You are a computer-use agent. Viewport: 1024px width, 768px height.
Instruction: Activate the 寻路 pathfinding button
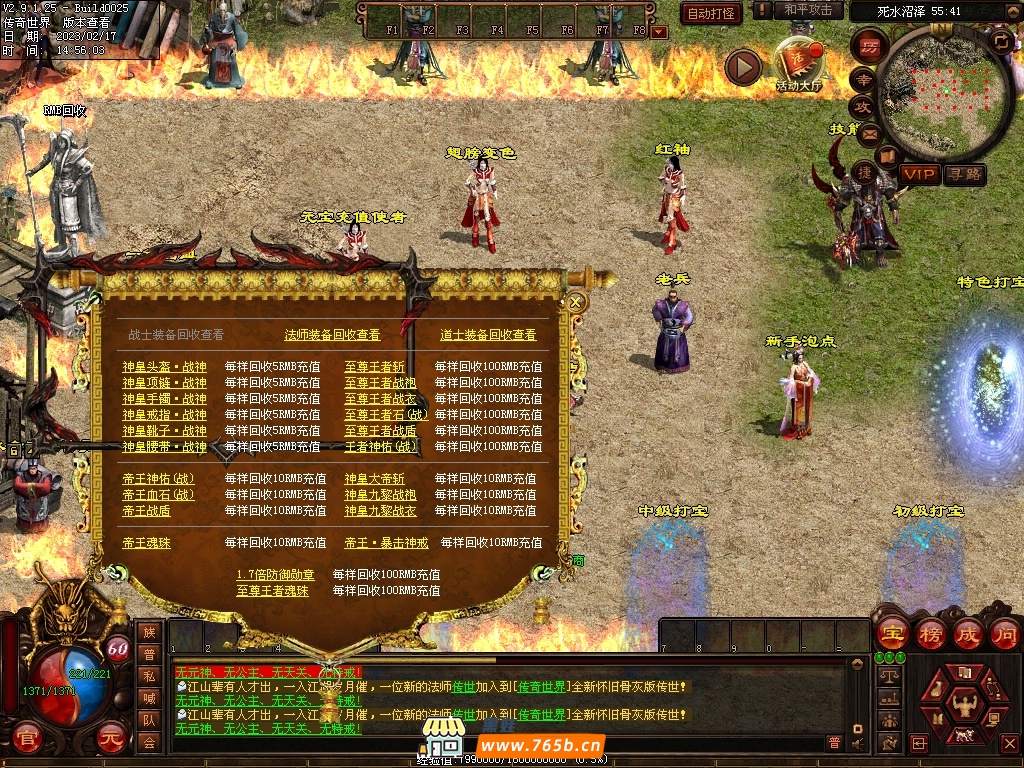[x=964, y=174]
